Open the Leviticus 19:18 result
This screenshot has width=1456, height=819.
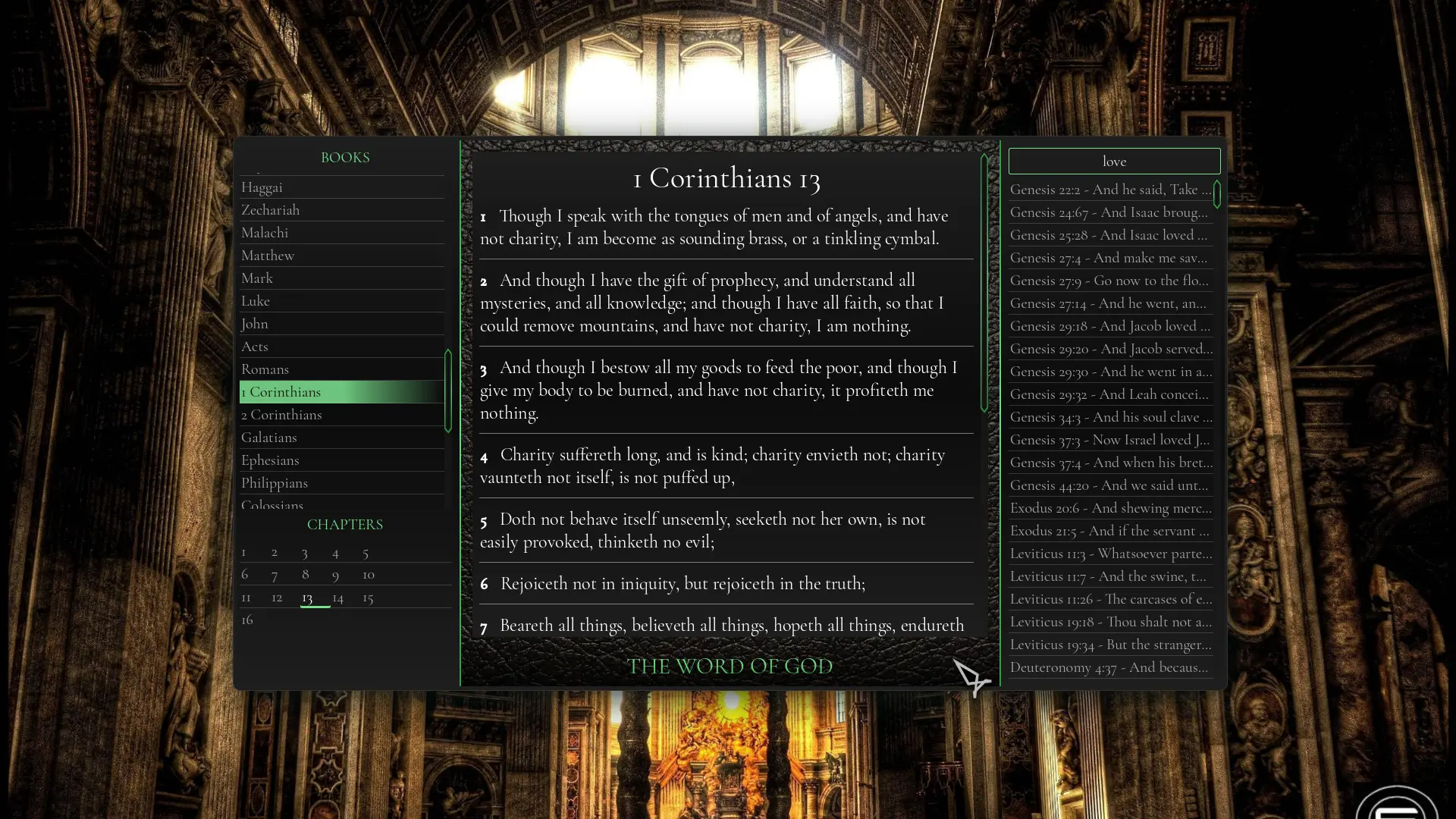coord(1110,622)
